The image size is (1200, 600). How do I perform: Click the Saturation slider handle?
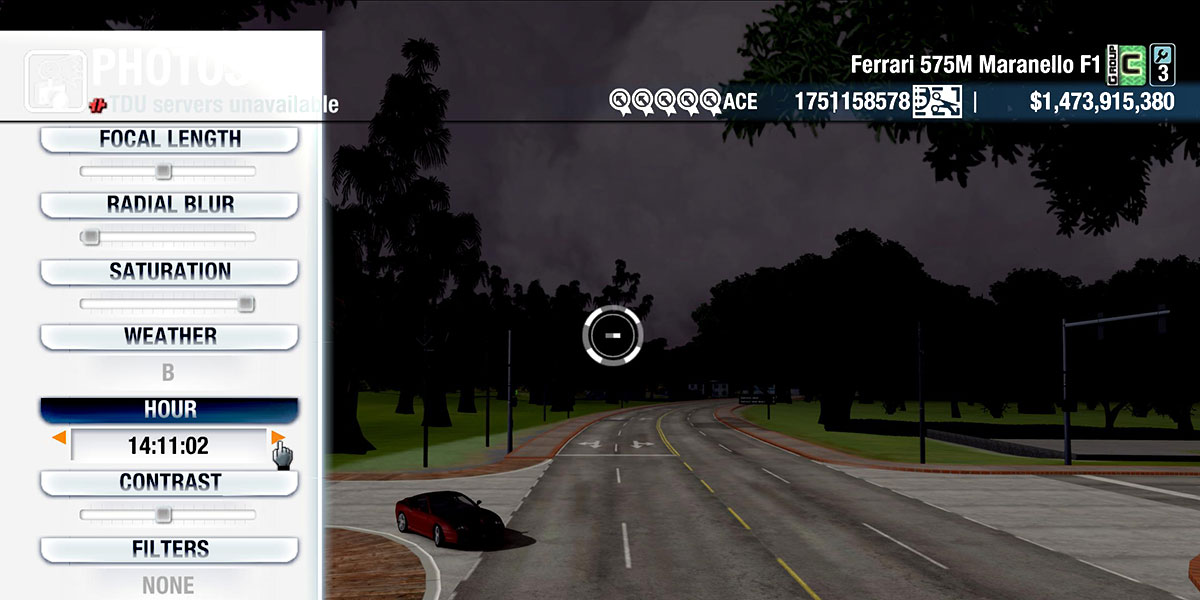245,304
